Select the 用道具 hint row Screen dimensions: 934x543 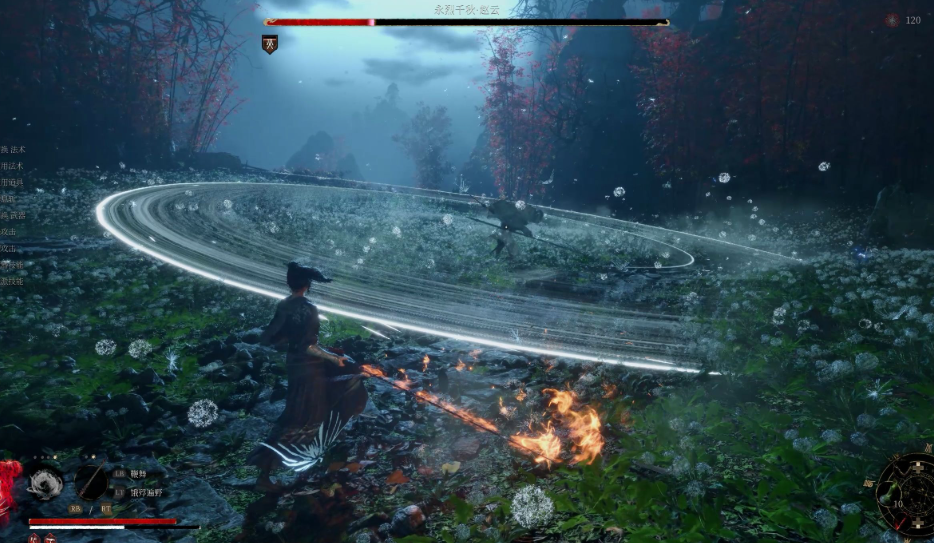click(x=12, y=183)
